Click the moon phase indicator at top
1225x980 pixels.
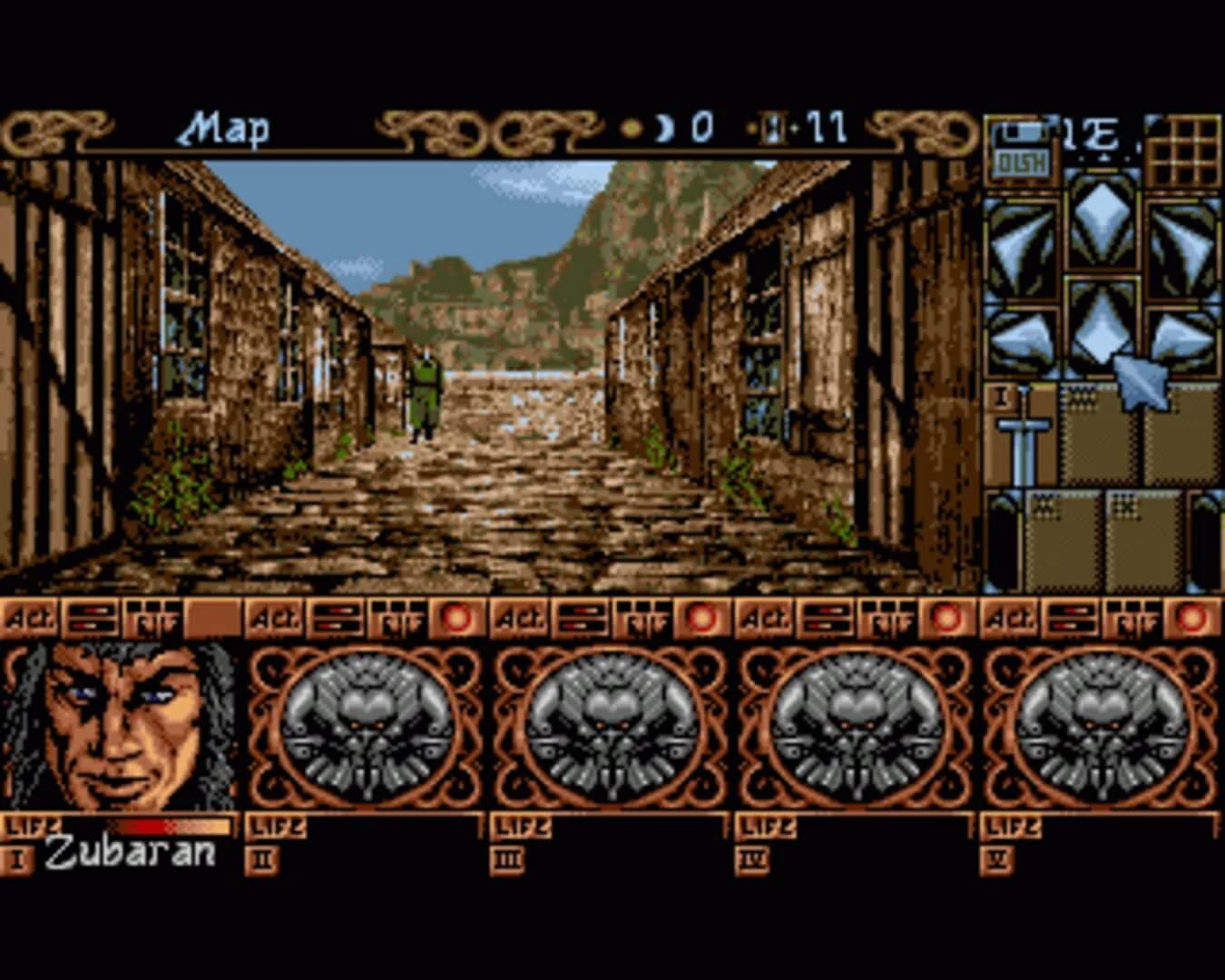[x=663, y=127]
